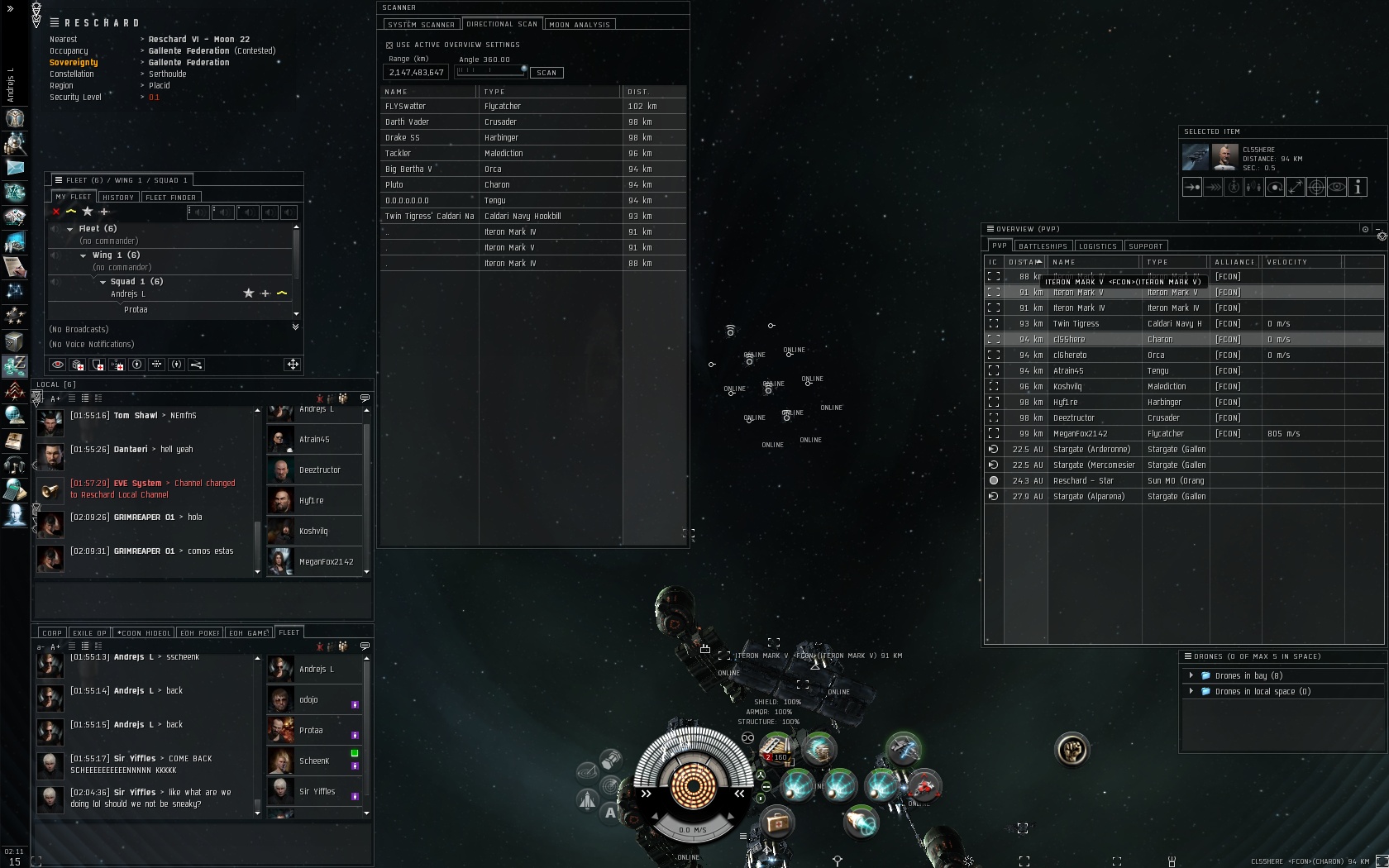
Task: Select the Battleships overview tab
Action: 1043,246
